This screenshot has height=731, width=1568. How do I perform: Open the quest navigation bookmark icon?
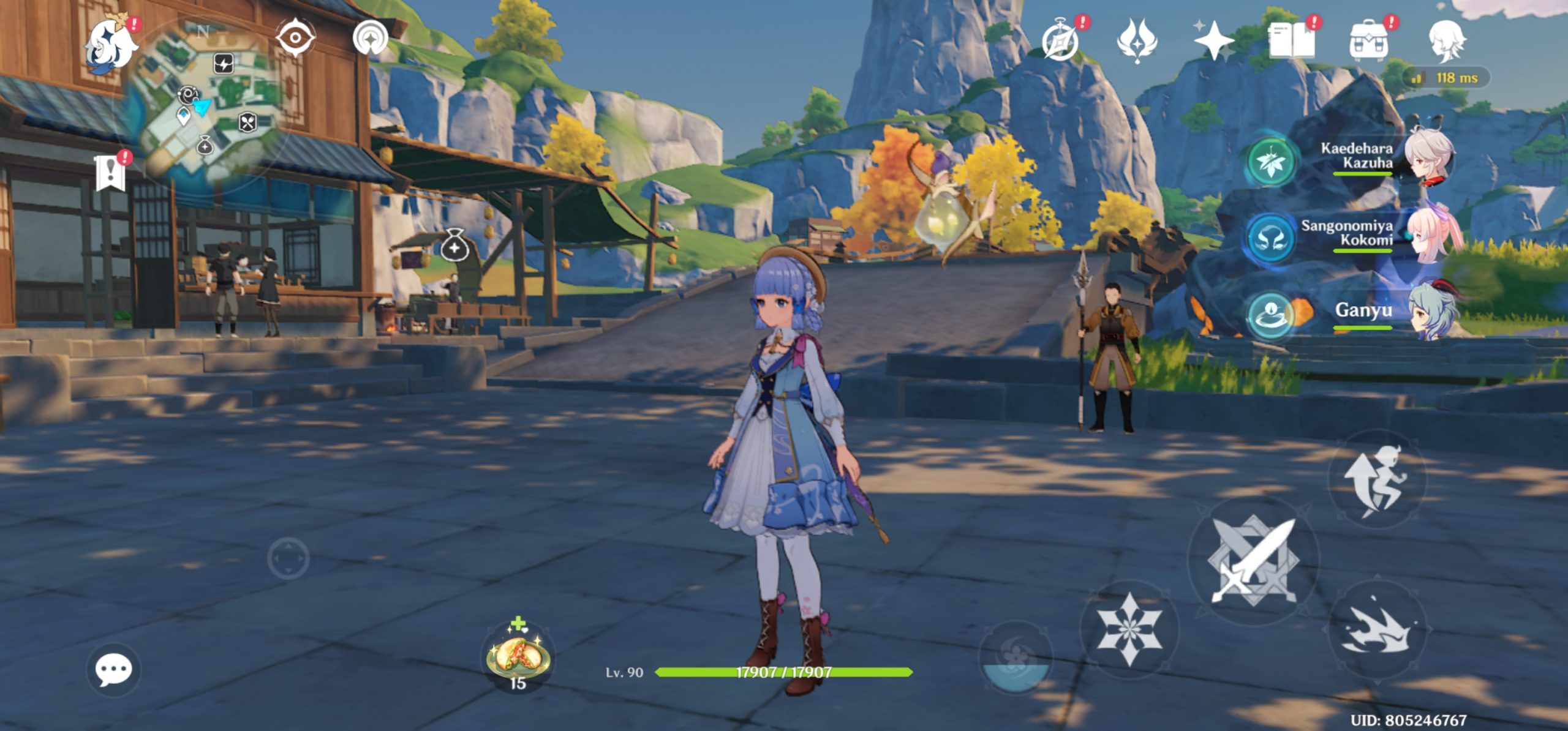click(111, 173)
